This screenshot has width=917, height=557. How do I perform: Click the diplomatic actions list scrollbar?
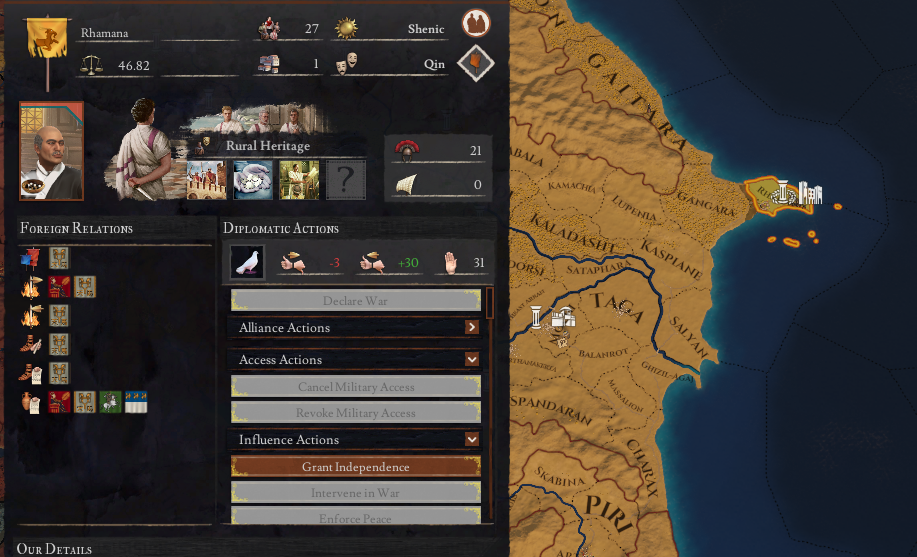click(490, 302)
